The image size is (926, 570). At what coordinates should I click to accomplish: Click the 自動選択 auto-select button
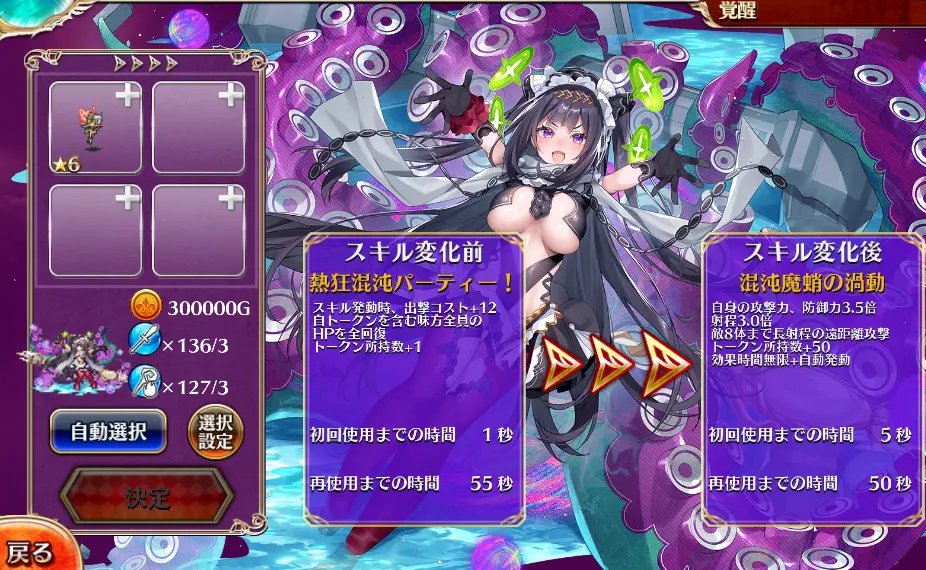[108, 432]
